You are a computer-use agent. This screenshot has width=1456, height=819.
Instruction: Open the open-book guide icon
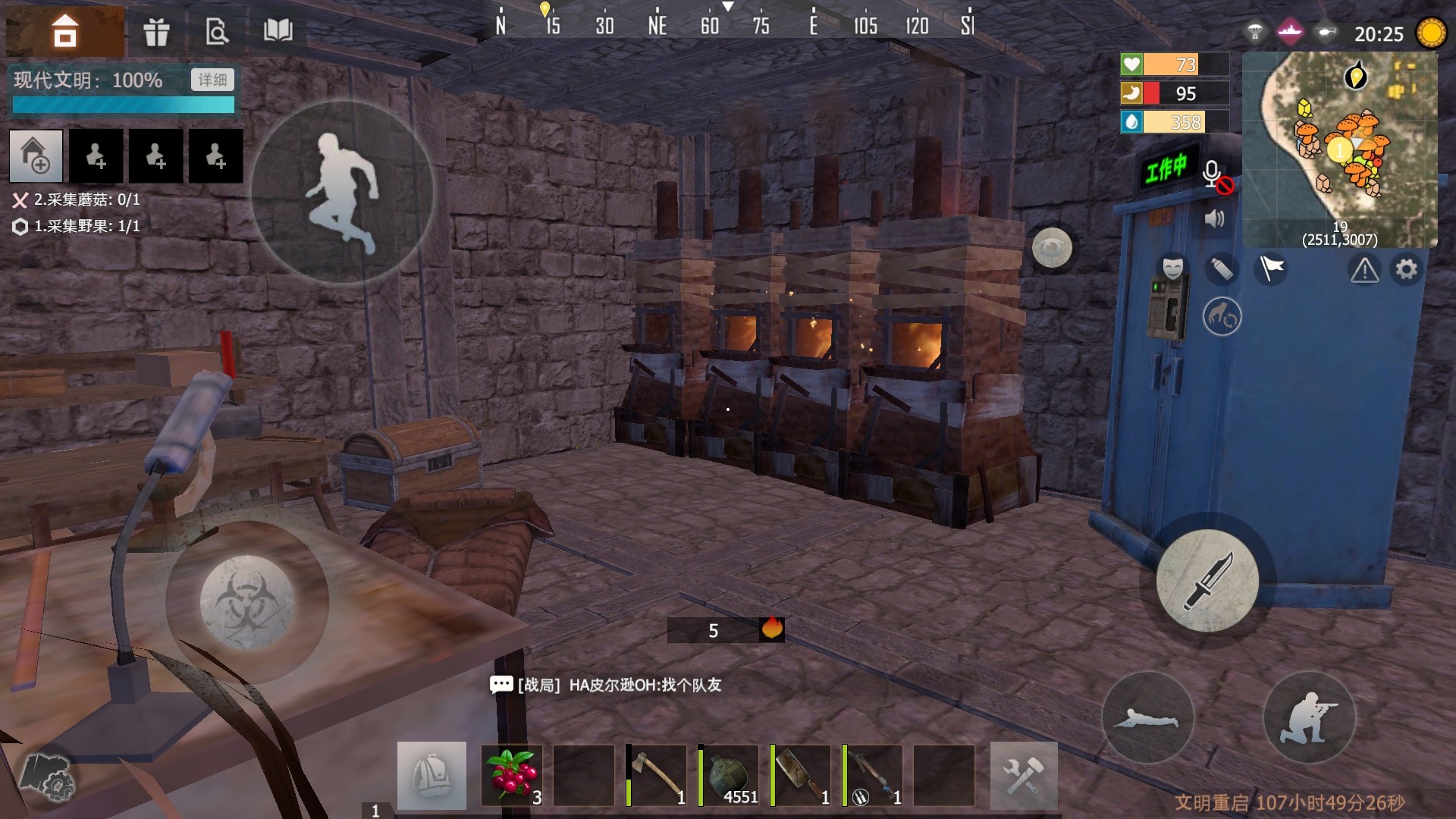tap(278, 31)
